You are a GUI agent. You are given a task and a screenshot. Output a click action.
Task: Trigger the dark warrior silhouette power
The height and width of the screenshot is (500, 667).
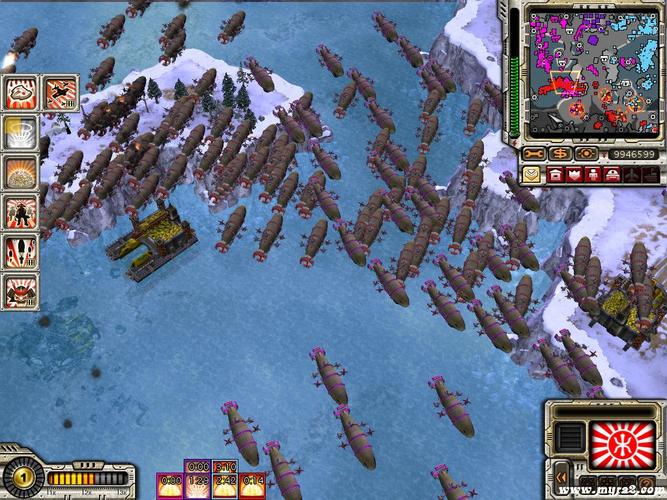click(20, 211)
